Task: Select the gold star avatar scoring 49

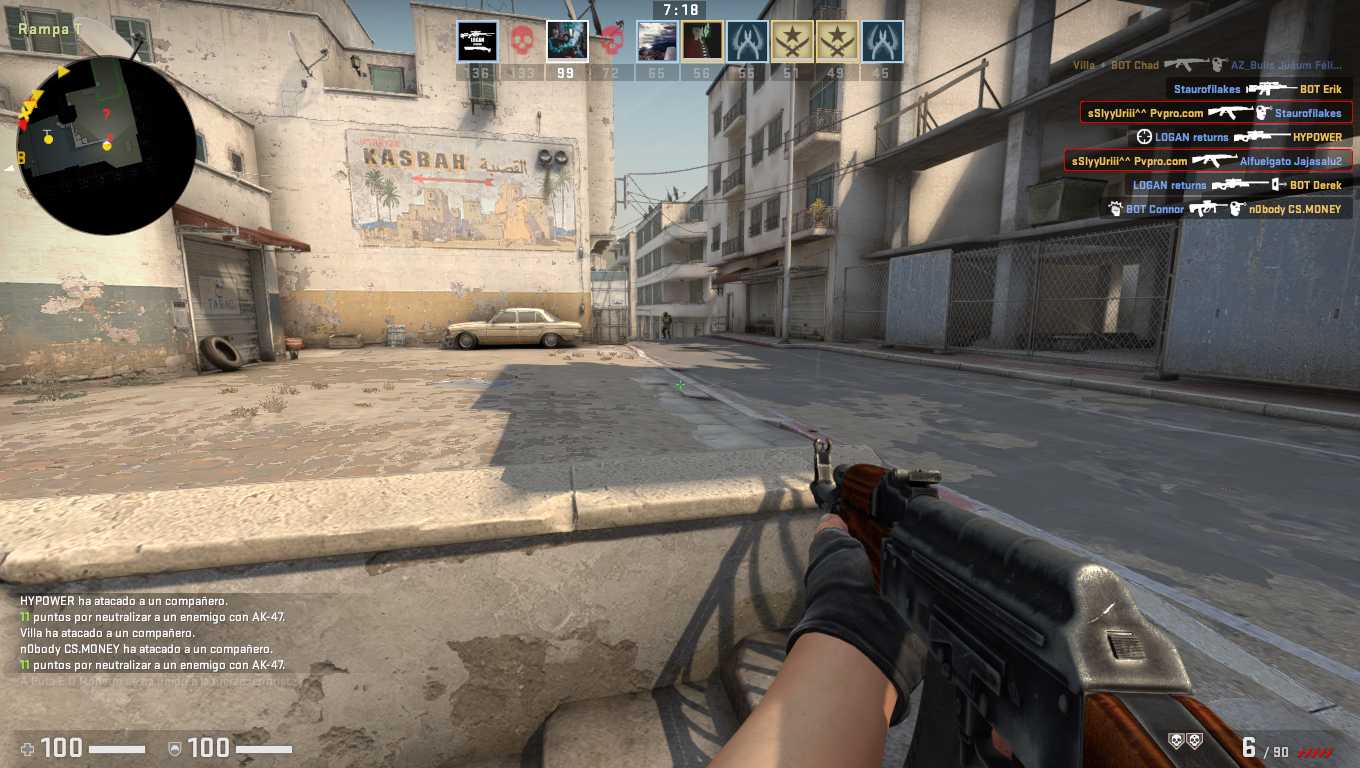Action: [x=837, y=42]
